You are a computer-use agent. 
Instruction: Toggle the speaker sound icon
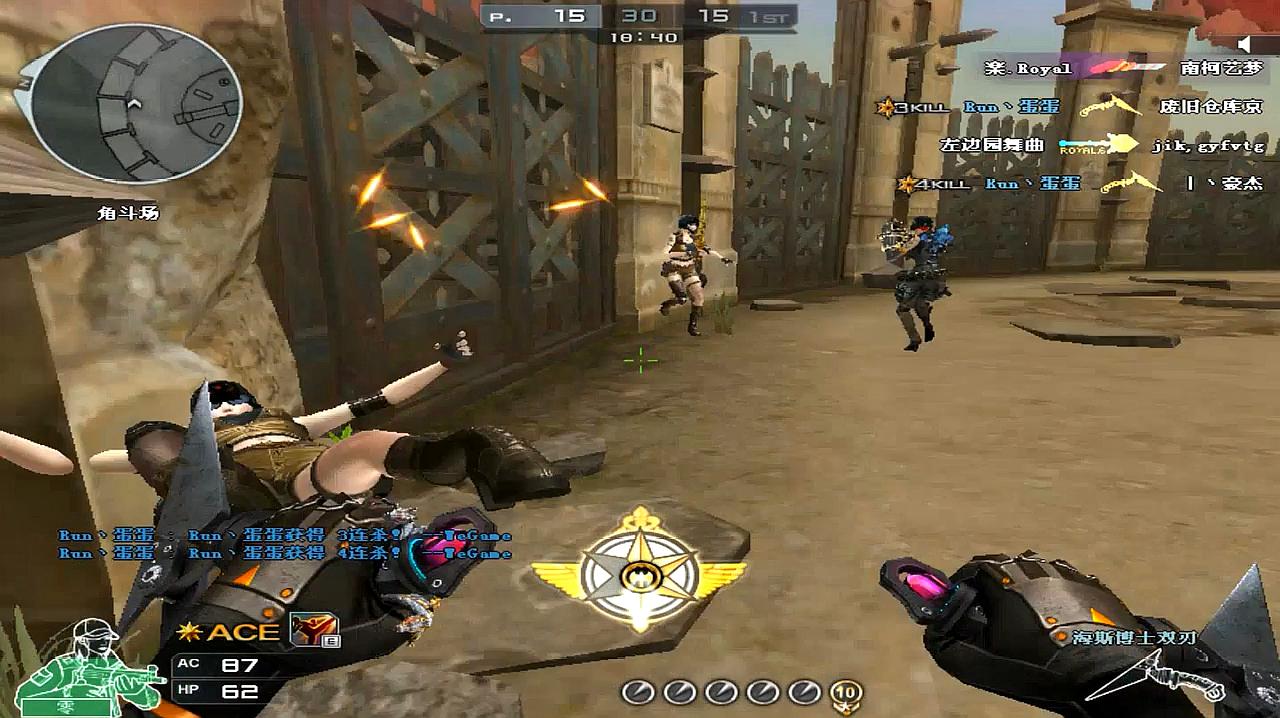tap(1244, 44)
